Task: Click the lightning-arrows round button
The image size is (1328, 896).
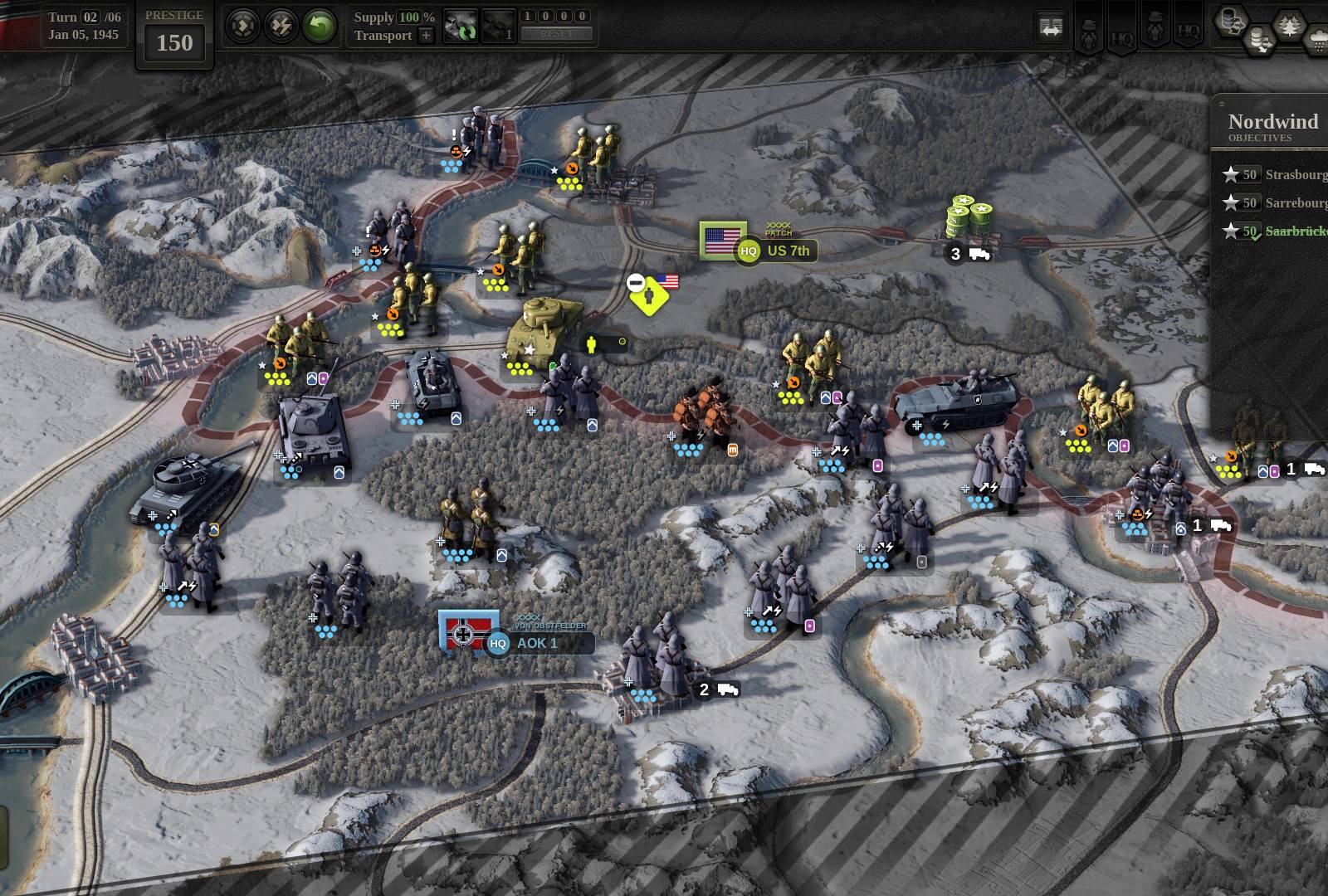Action: click(x=281, y=27)
